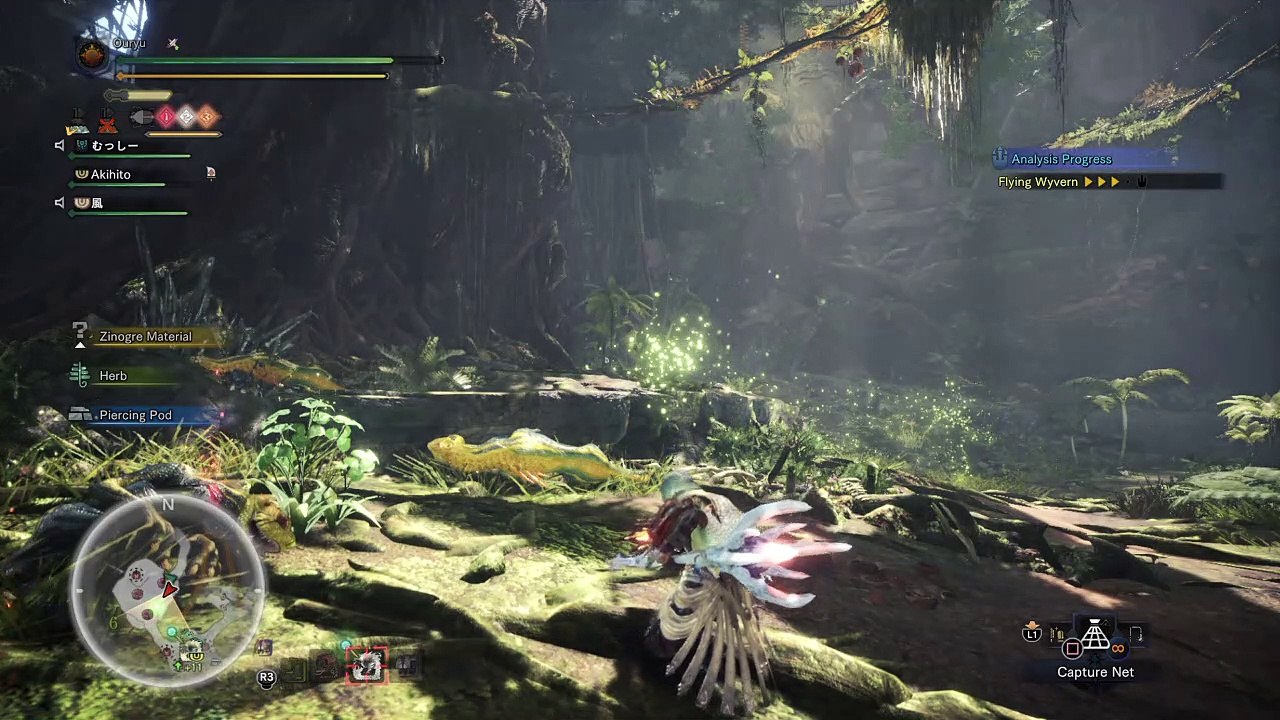Open the circular minimap
This screenshot has height=720, width=1280.
coord(167,592)
